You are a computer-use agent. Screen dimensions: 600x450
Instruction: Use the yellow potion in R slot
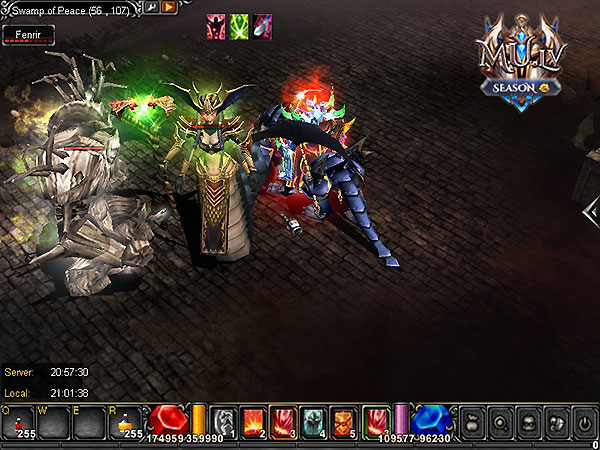click(130, 423)
